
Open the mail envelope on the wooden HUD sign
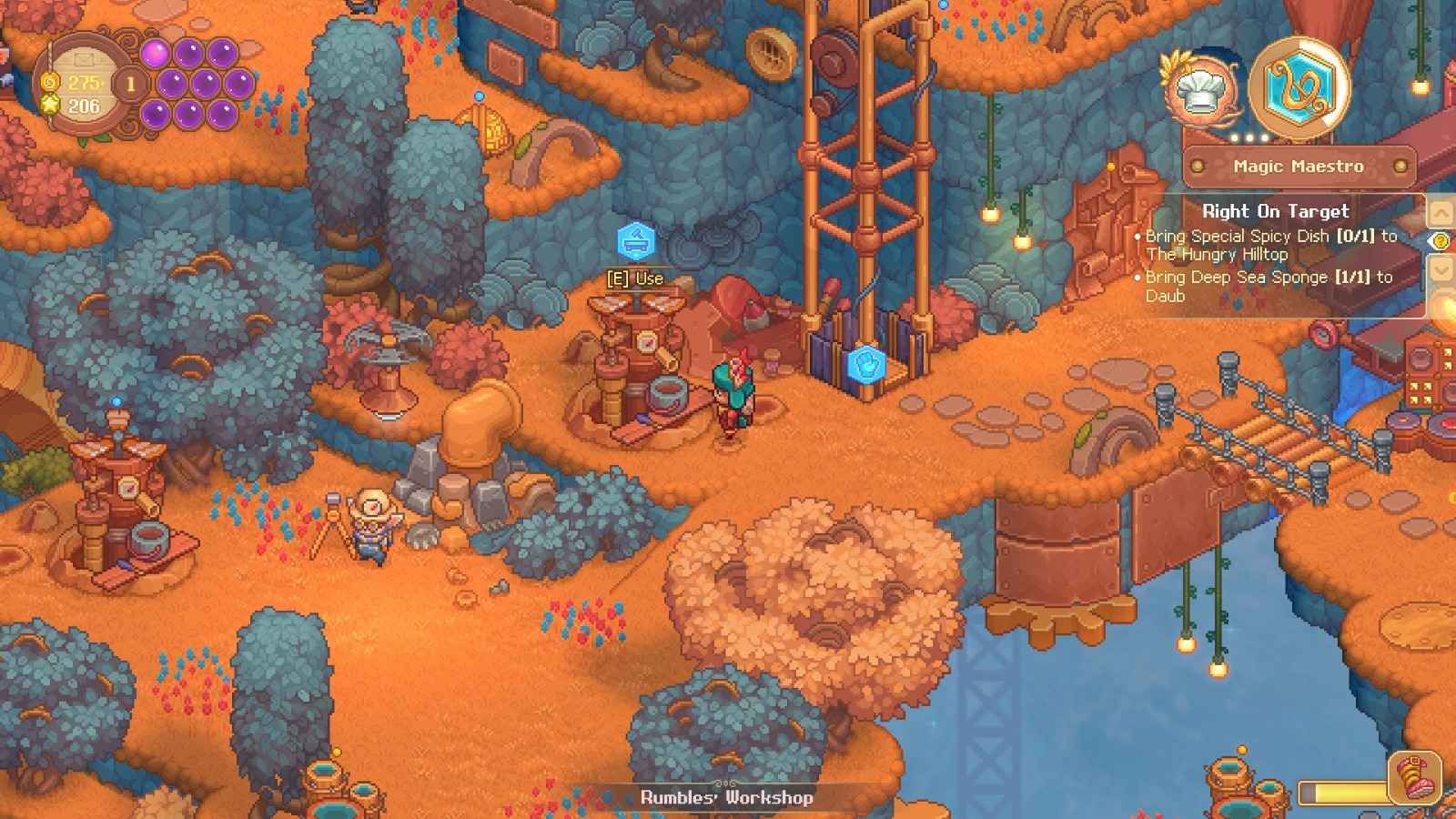pyautogui.click(x=84, y=57)
